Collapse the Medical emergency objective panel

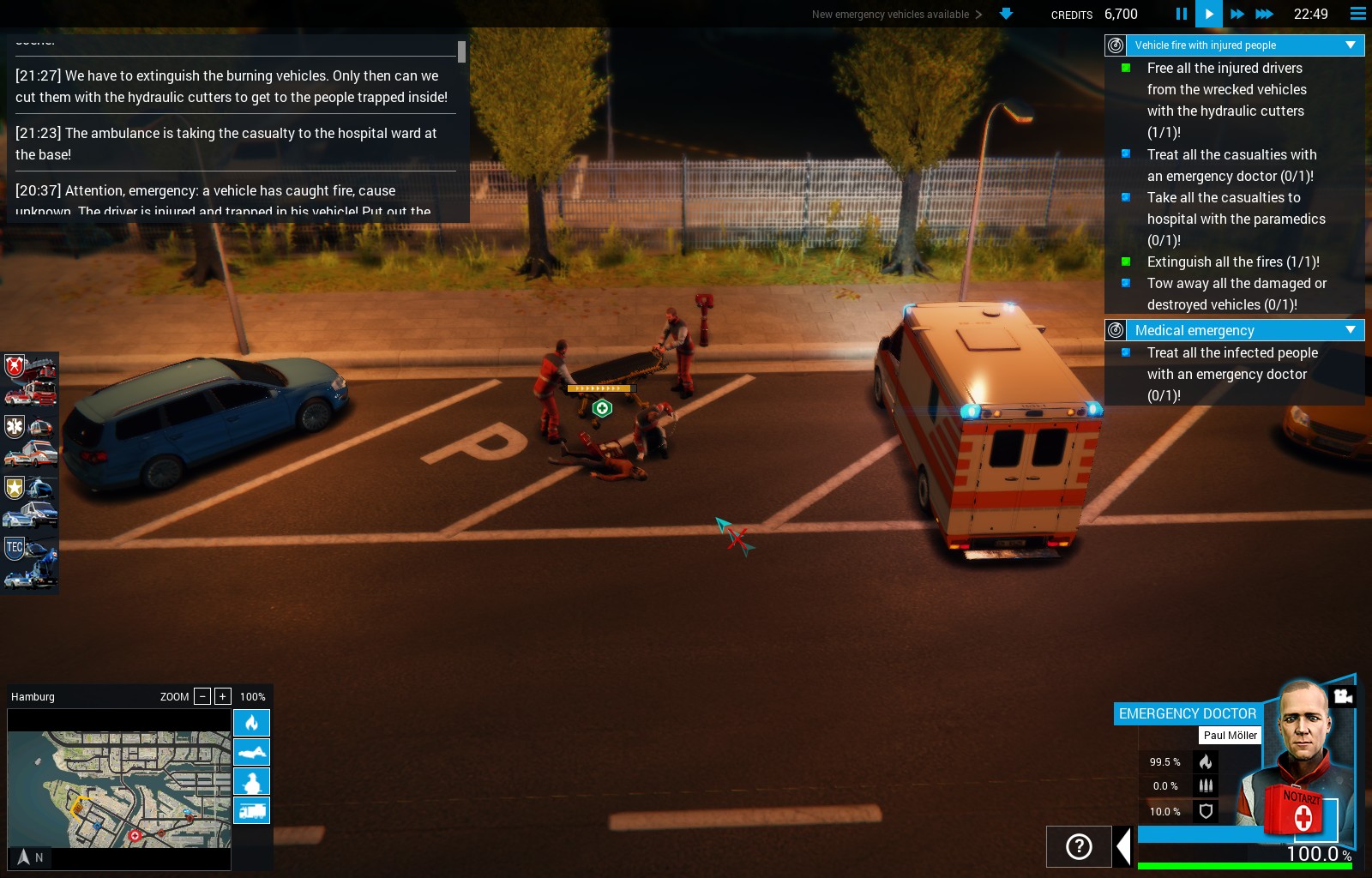point(1351,330)
